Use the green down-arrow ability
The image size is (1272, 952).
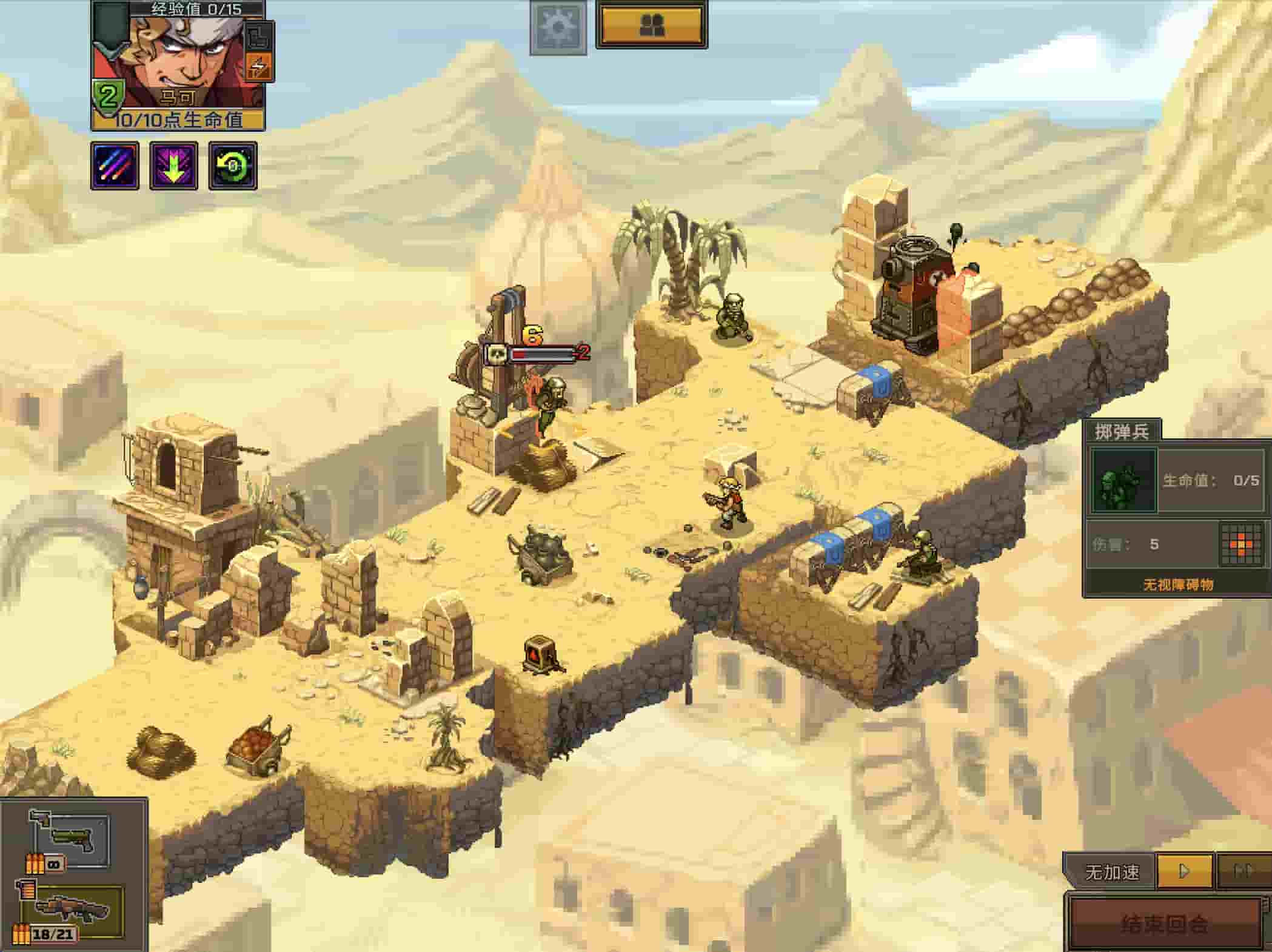(x=173, y=166)
